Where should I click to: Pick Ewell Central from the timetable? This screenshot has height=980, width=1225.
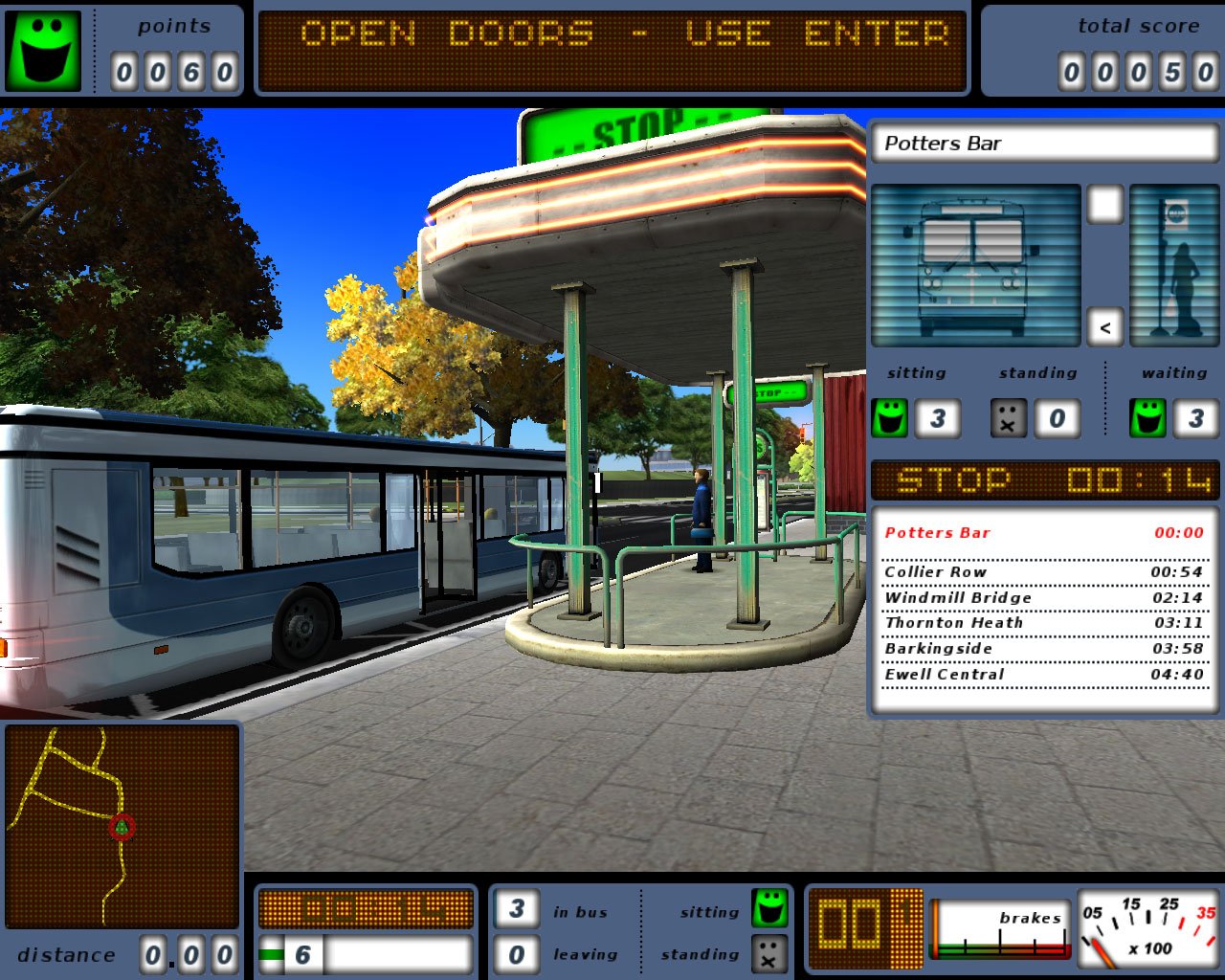(x=1043, y=675)
